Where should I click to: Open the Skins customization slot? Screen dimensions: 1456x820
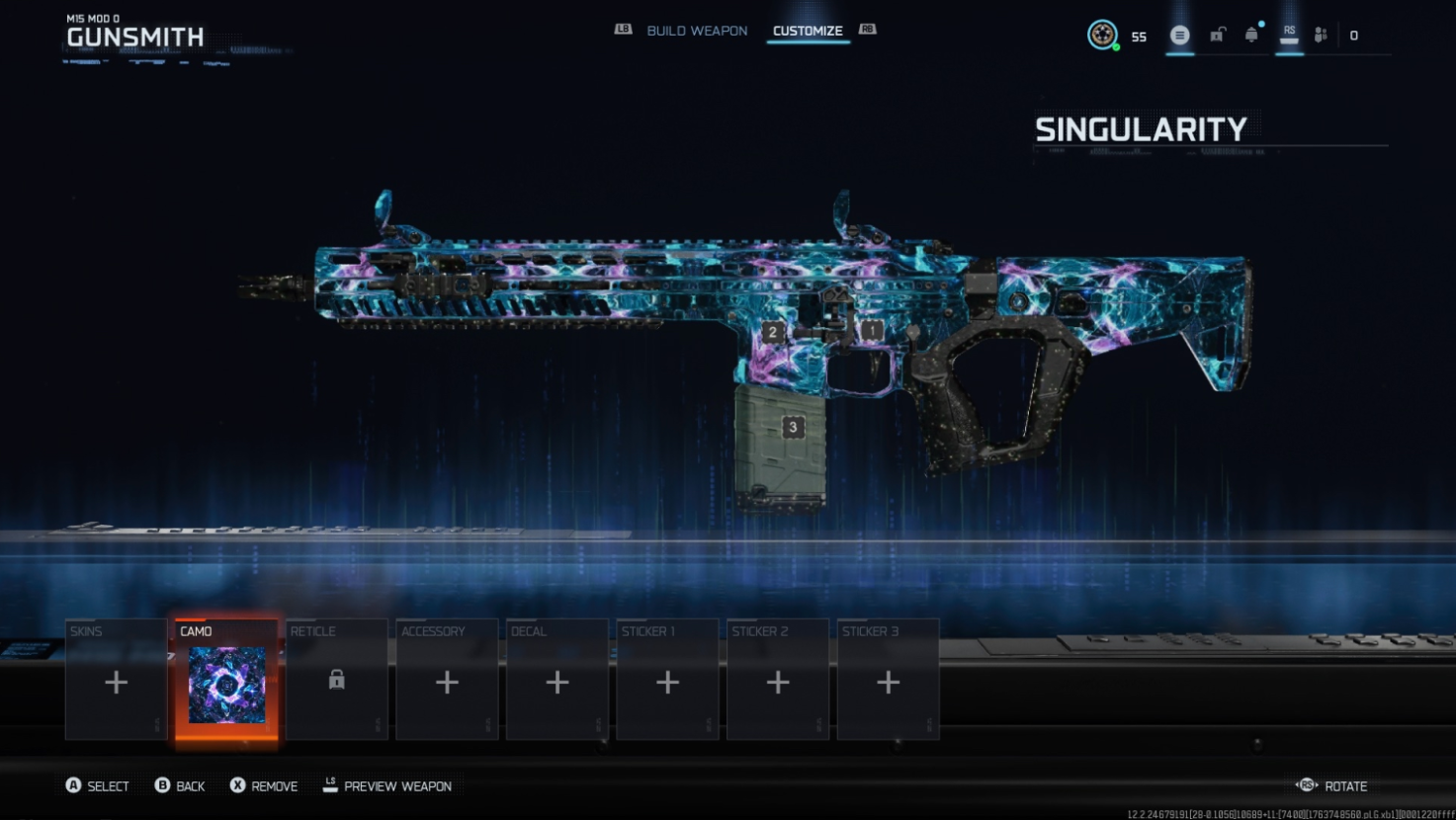(x=117, y=680)
